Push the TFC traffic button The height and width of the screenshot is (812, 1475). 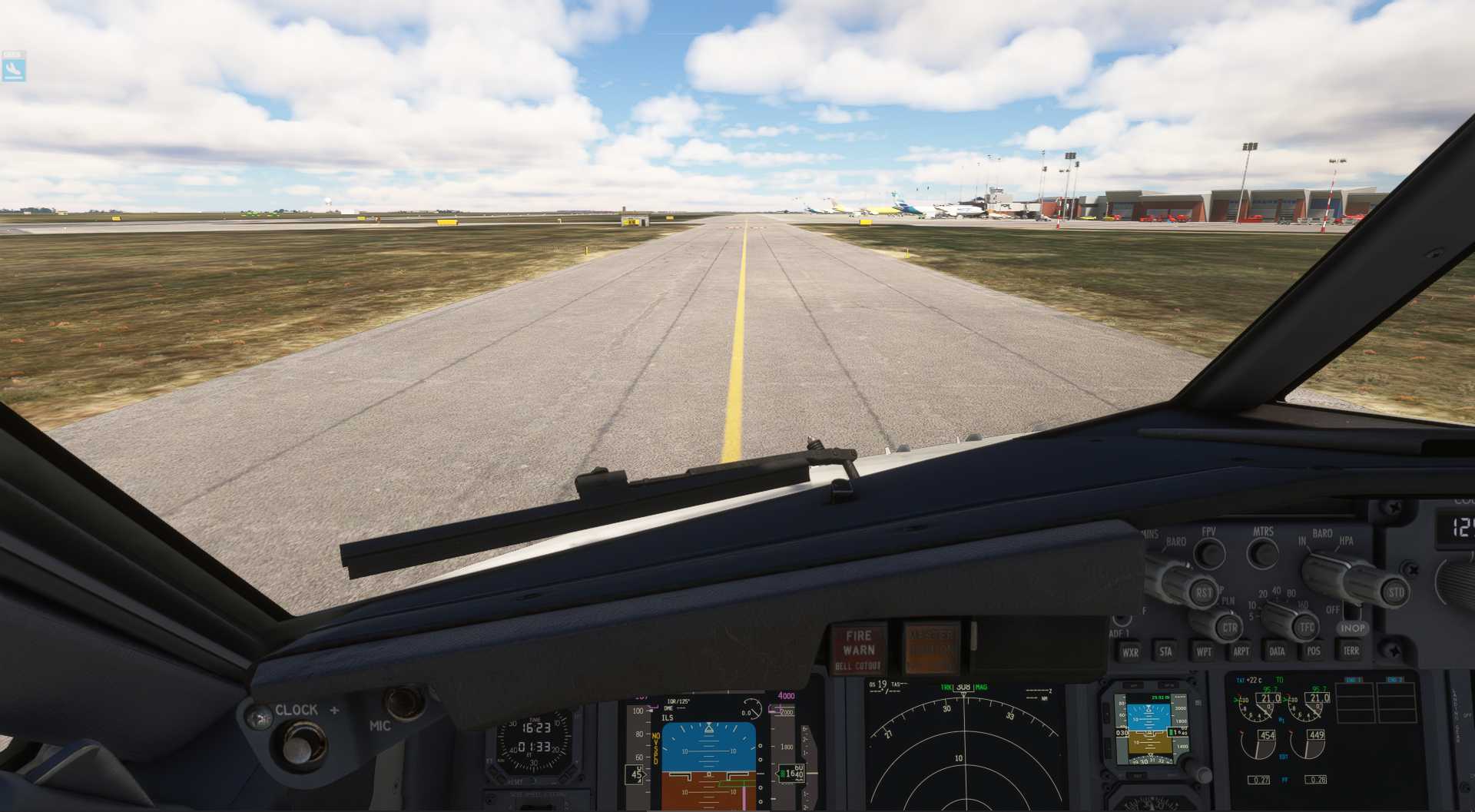tap(1306, 628)
